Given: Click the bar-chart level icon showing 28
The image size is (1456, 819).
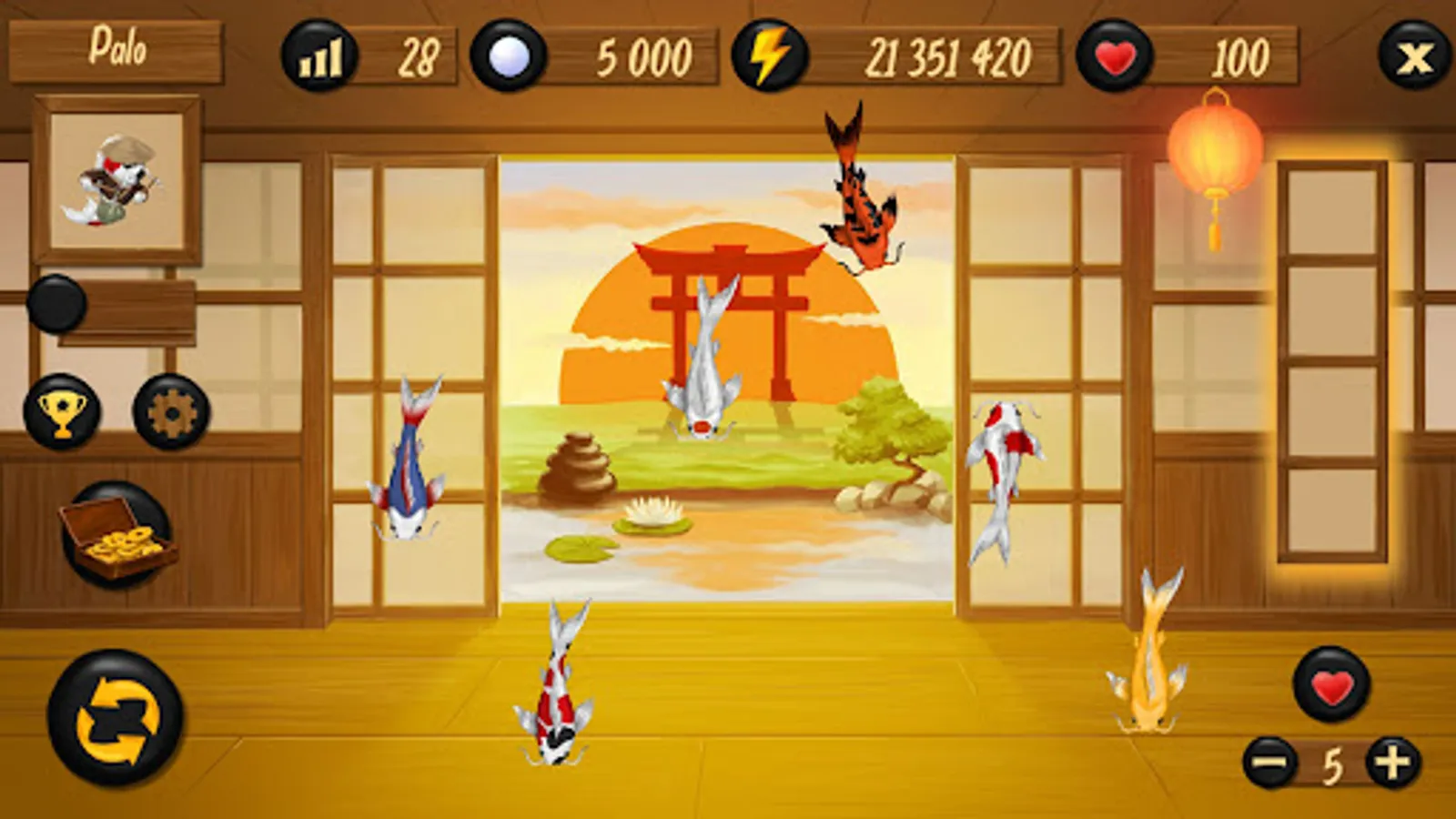Looking at the screenshot, I should (321, 57).
